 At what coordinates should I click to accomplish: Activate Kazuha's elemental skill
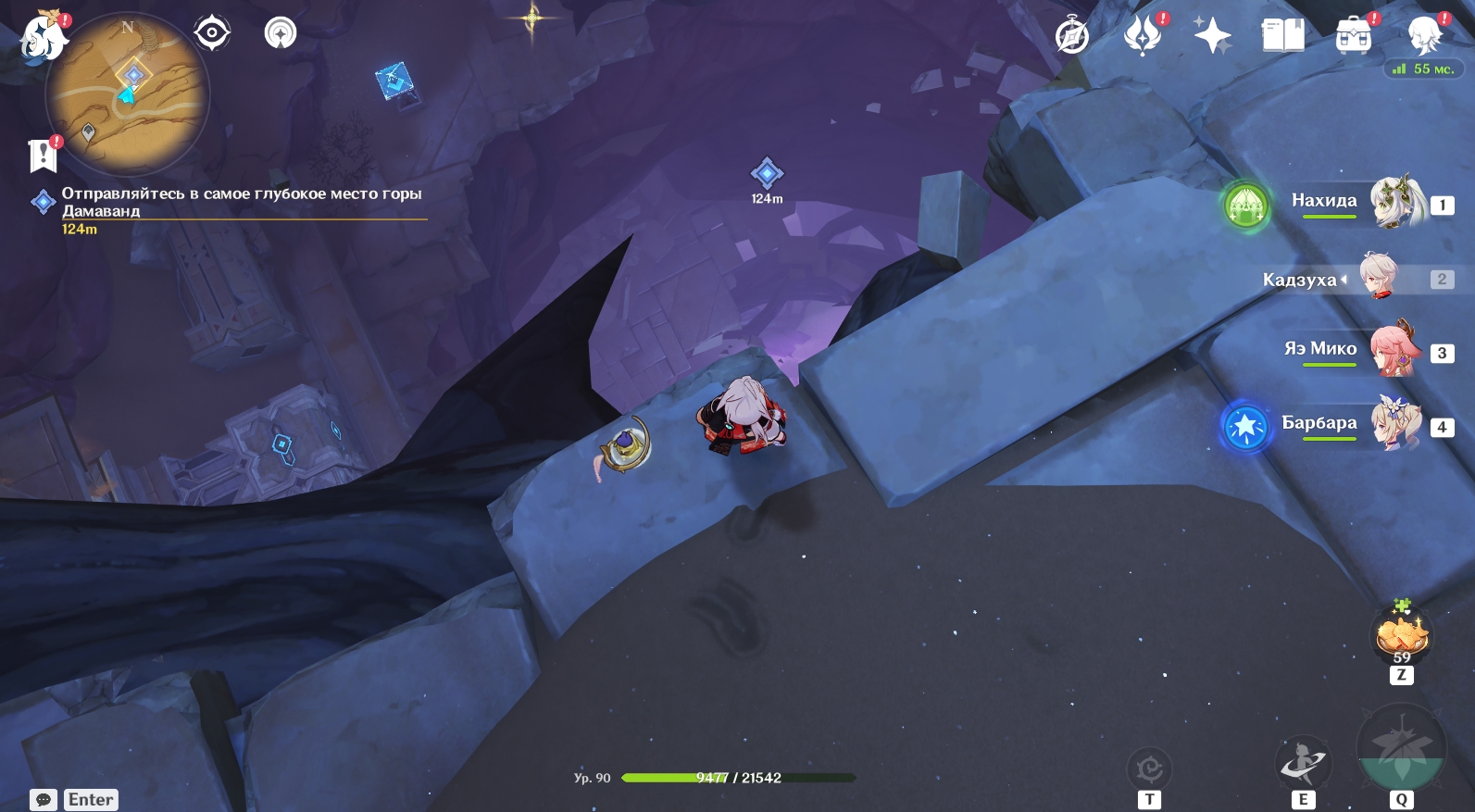(1303, 764)
